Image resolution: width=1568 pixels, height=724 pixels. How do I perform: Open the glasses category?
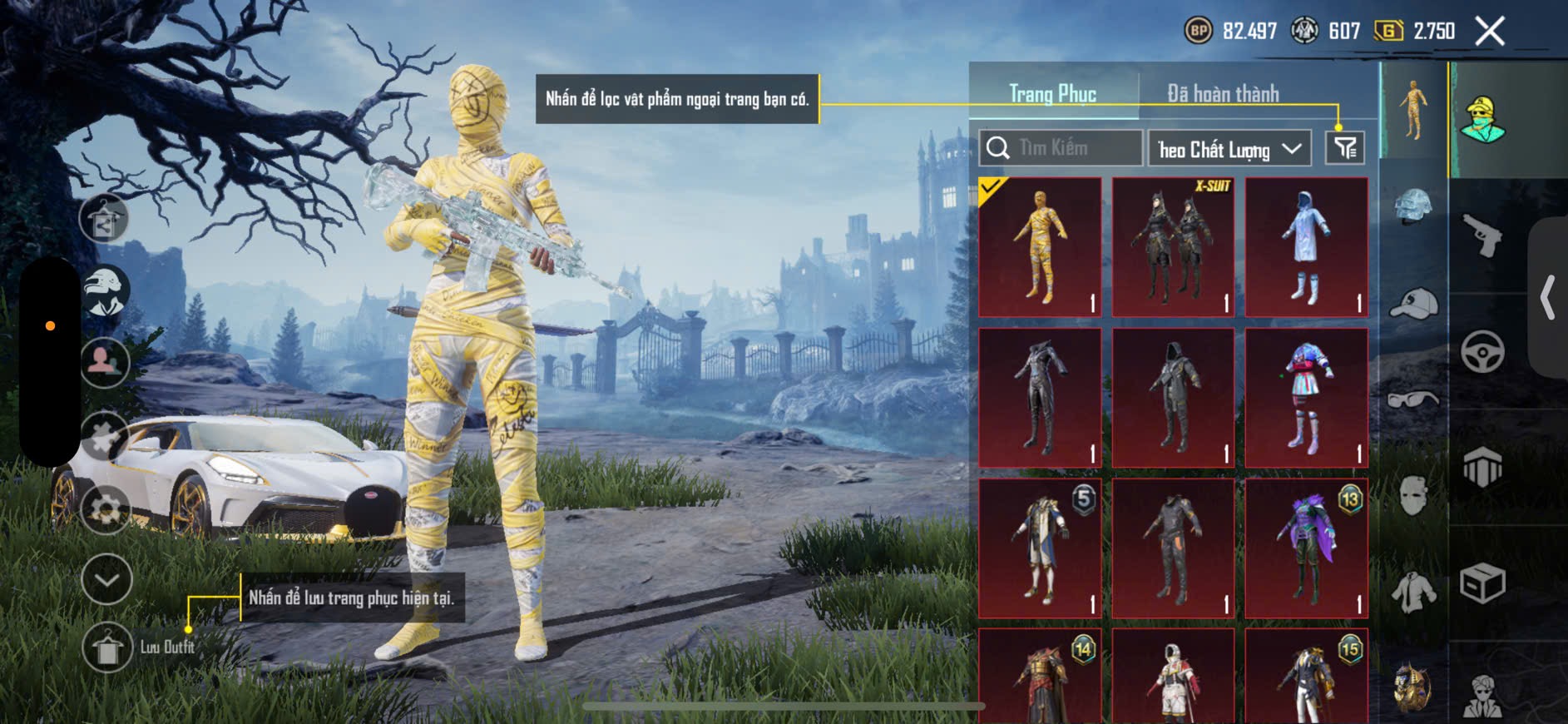coord(1413,400)
